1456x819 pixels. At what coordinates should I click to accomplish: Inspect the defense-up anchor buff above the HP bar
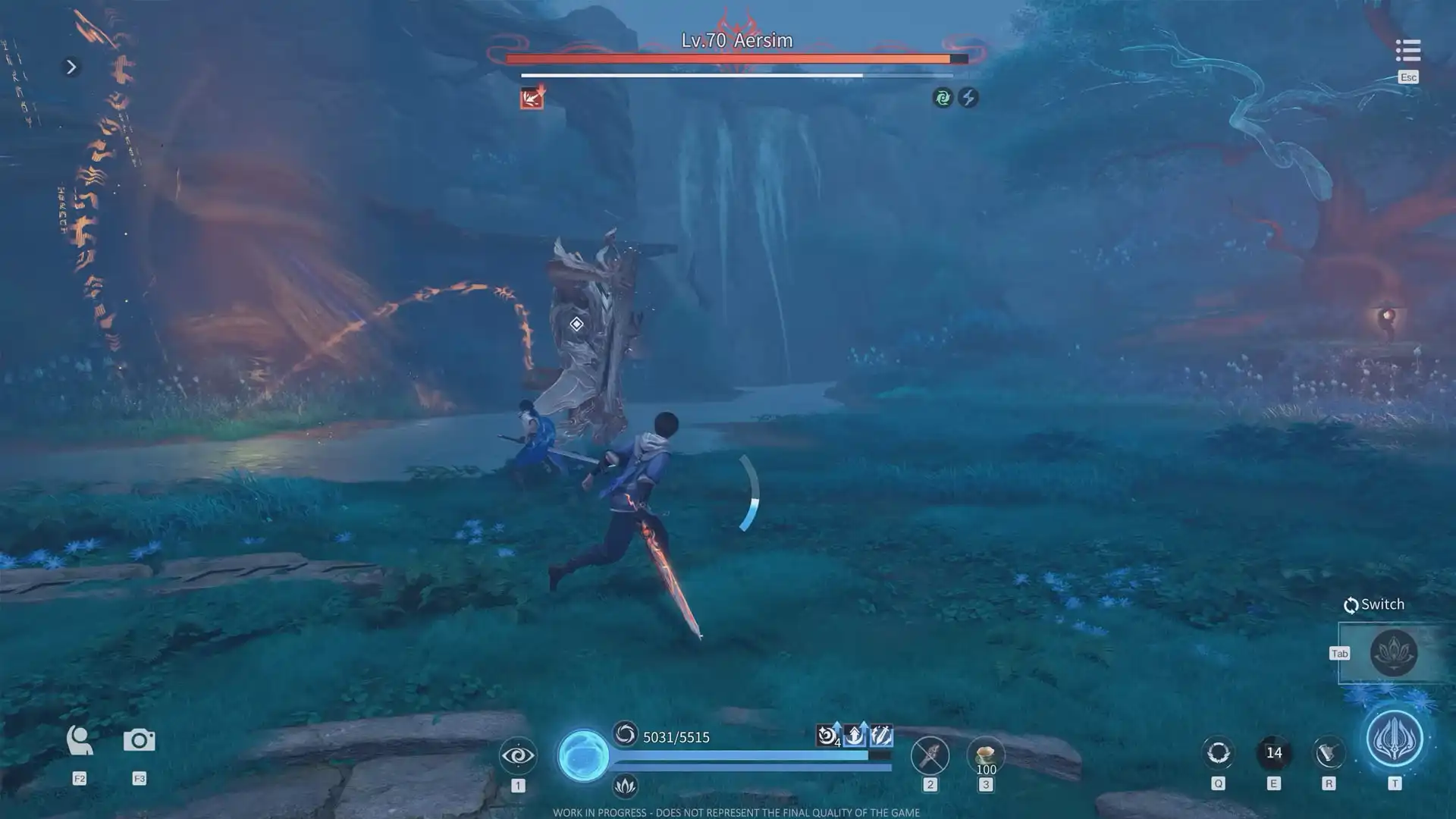tap(853, 734)
